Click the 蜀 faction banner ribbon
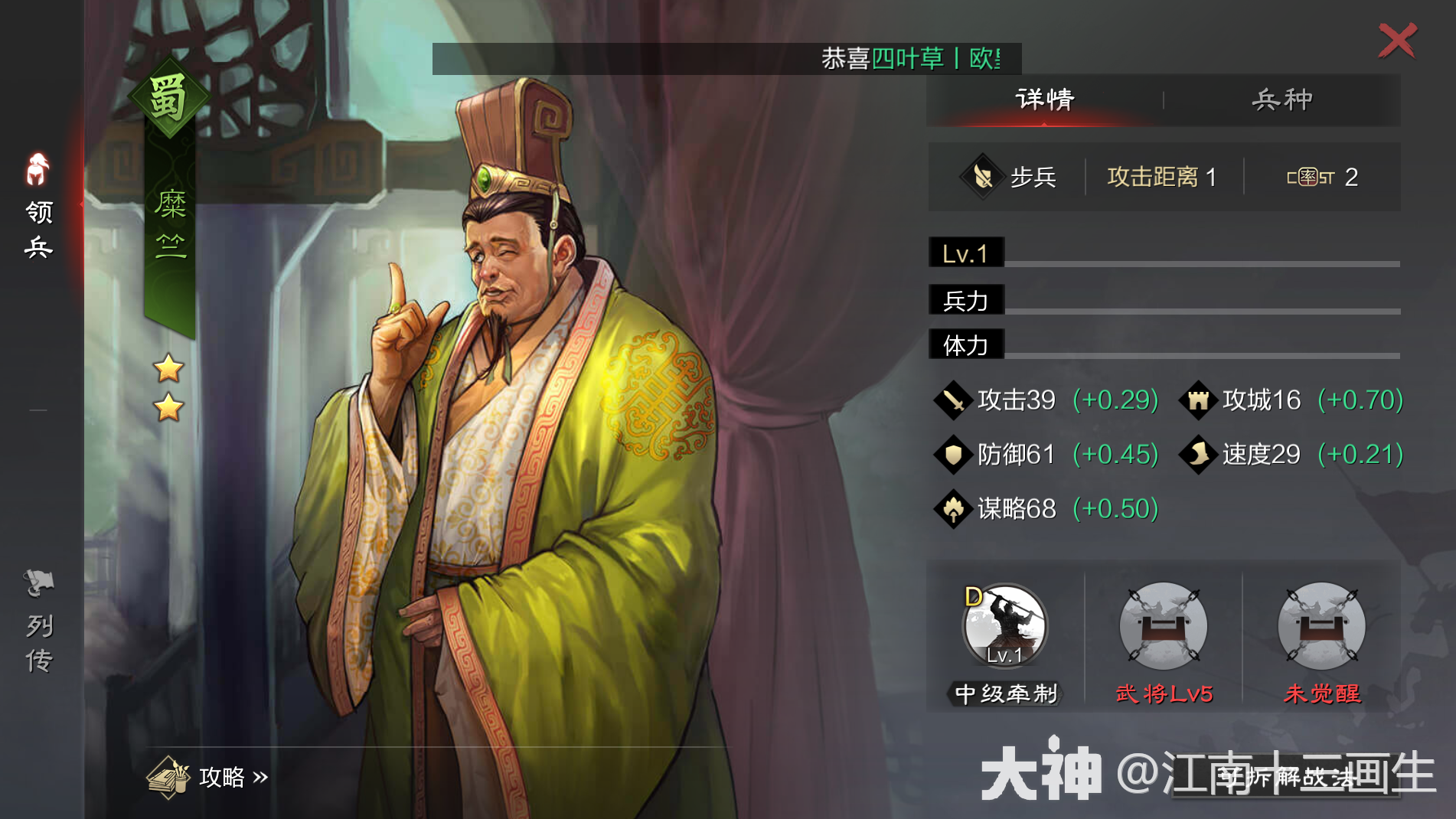This screenshot has height=819, width=1456. 168,100
